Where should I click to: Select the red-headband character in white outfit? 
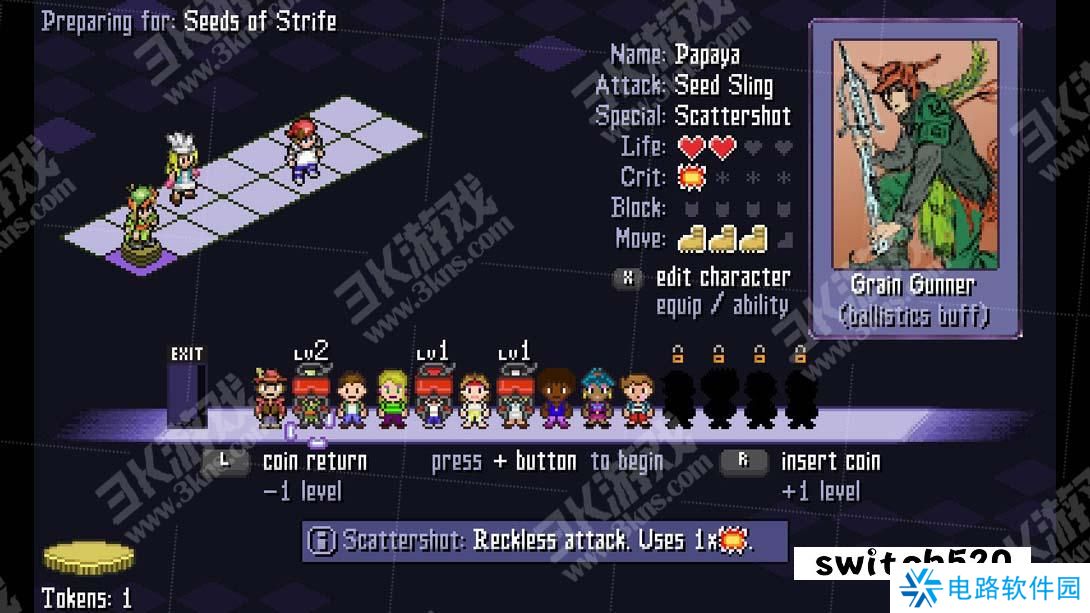[x=475, y=399]
